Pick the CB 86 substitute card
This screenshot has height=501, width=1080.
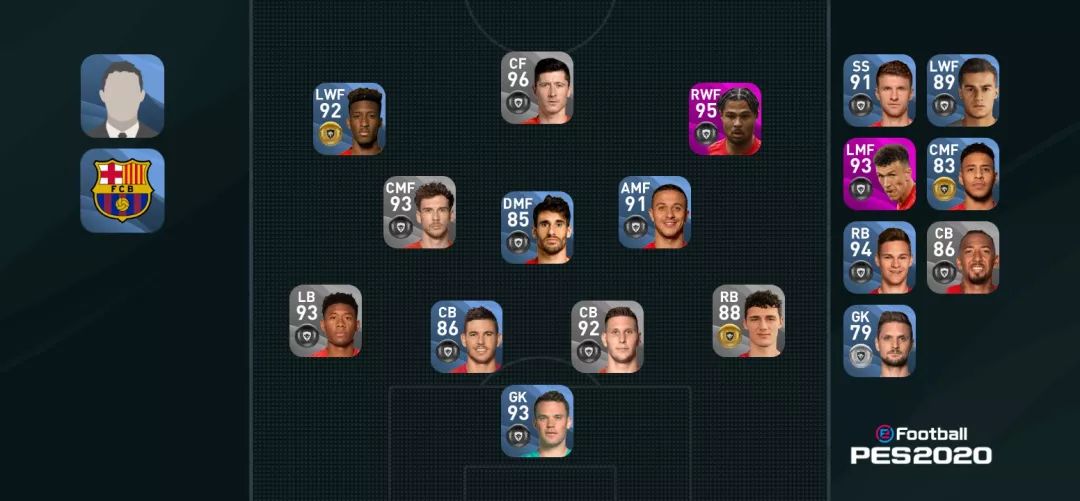962,257
